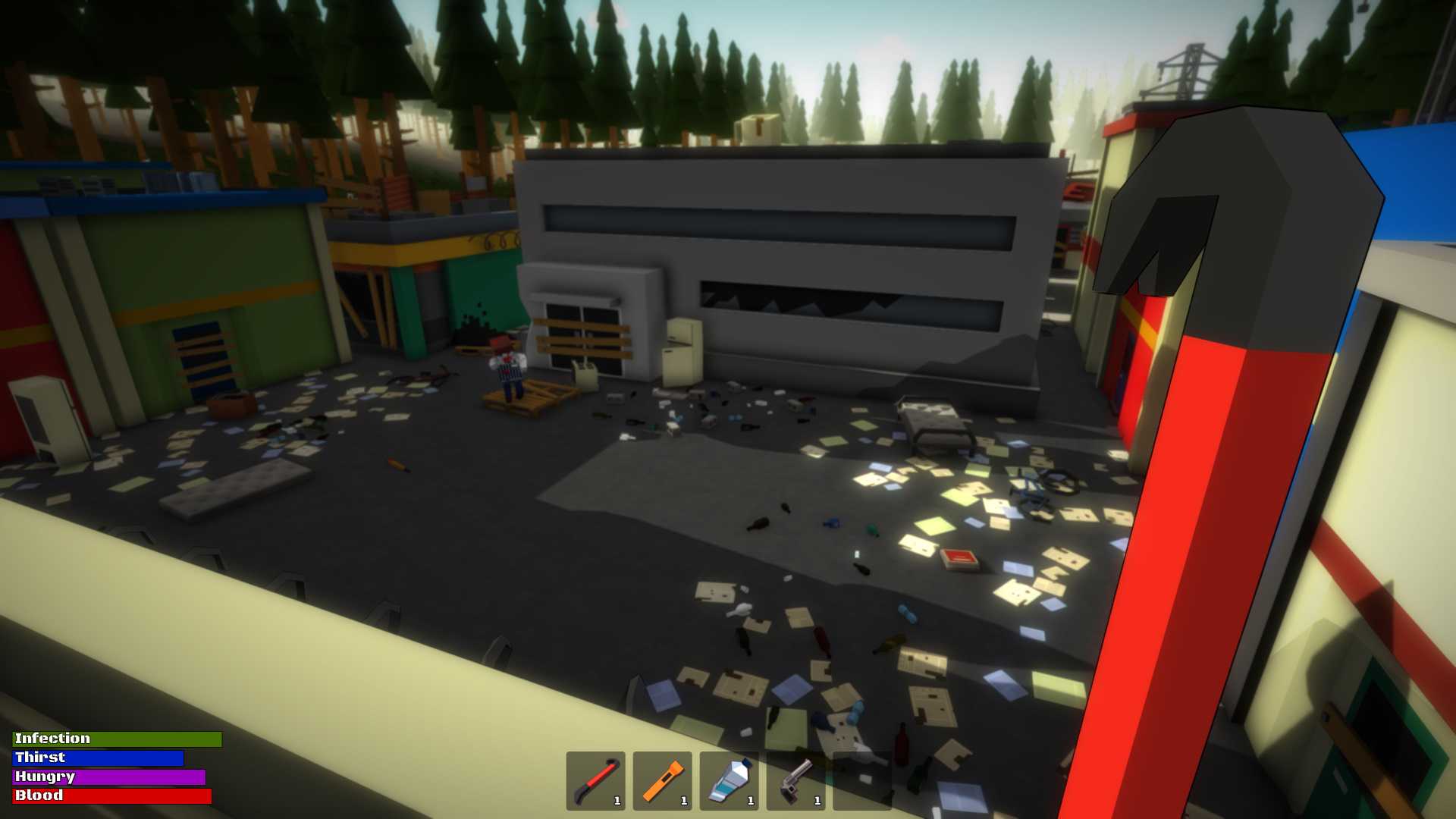Switch to the revolver hotbar slot
Screen dimensions: 1456x819
pyautogui.click(x=795, y=781)
